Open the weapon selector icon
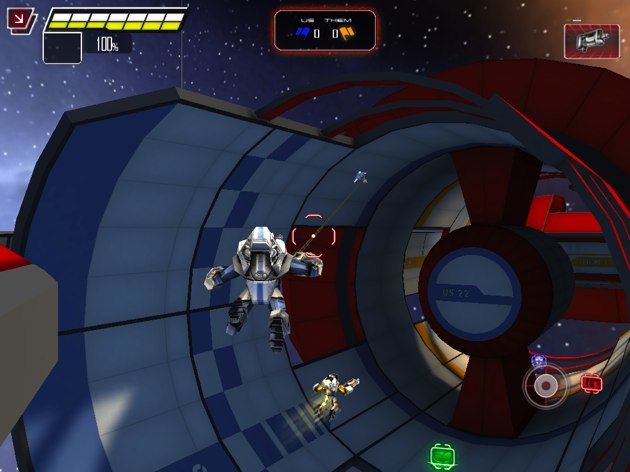Viewport: 630px width, 472px height. click(x=591, y=41)
